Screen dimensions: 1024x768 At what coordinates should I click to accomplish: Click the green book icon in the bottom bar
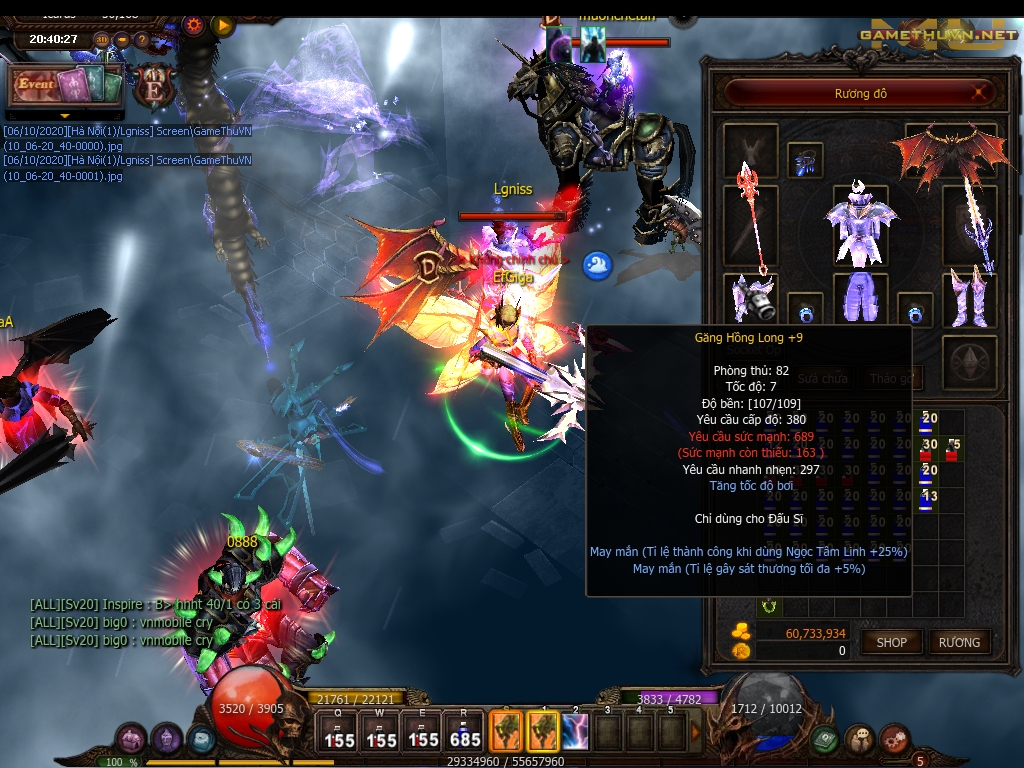pos(824,740)
